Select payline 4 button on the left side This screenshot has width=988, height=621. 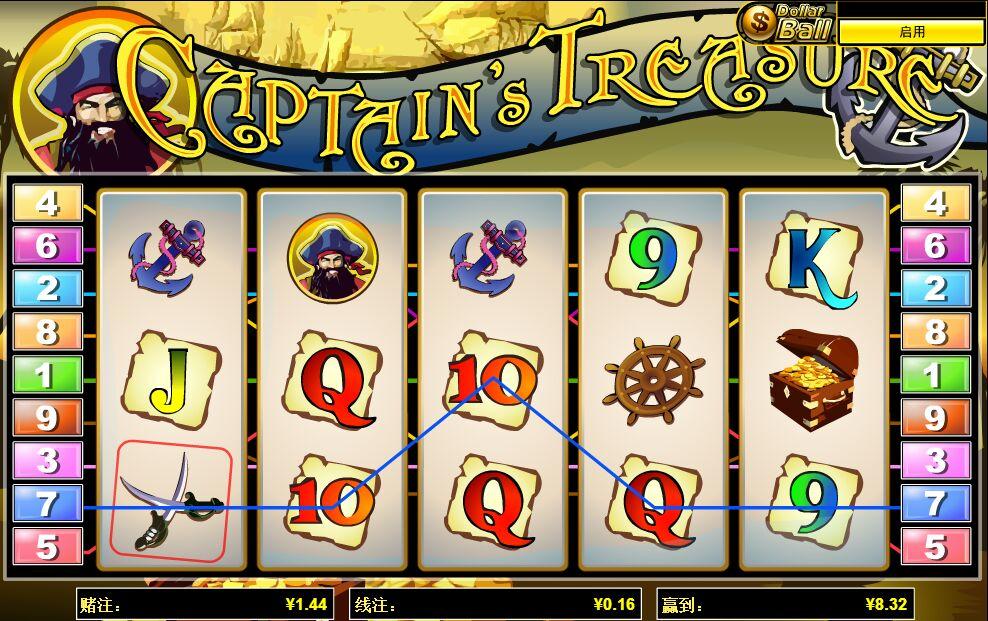coord(47,203)
